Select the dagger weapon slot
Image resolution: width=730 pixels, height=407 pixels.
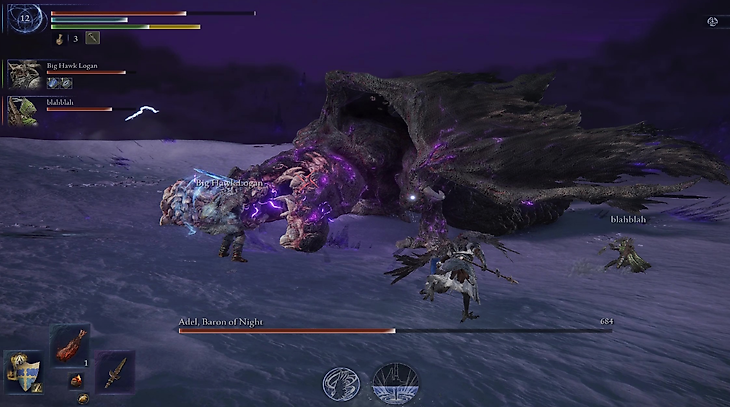(x=115, y=371)
